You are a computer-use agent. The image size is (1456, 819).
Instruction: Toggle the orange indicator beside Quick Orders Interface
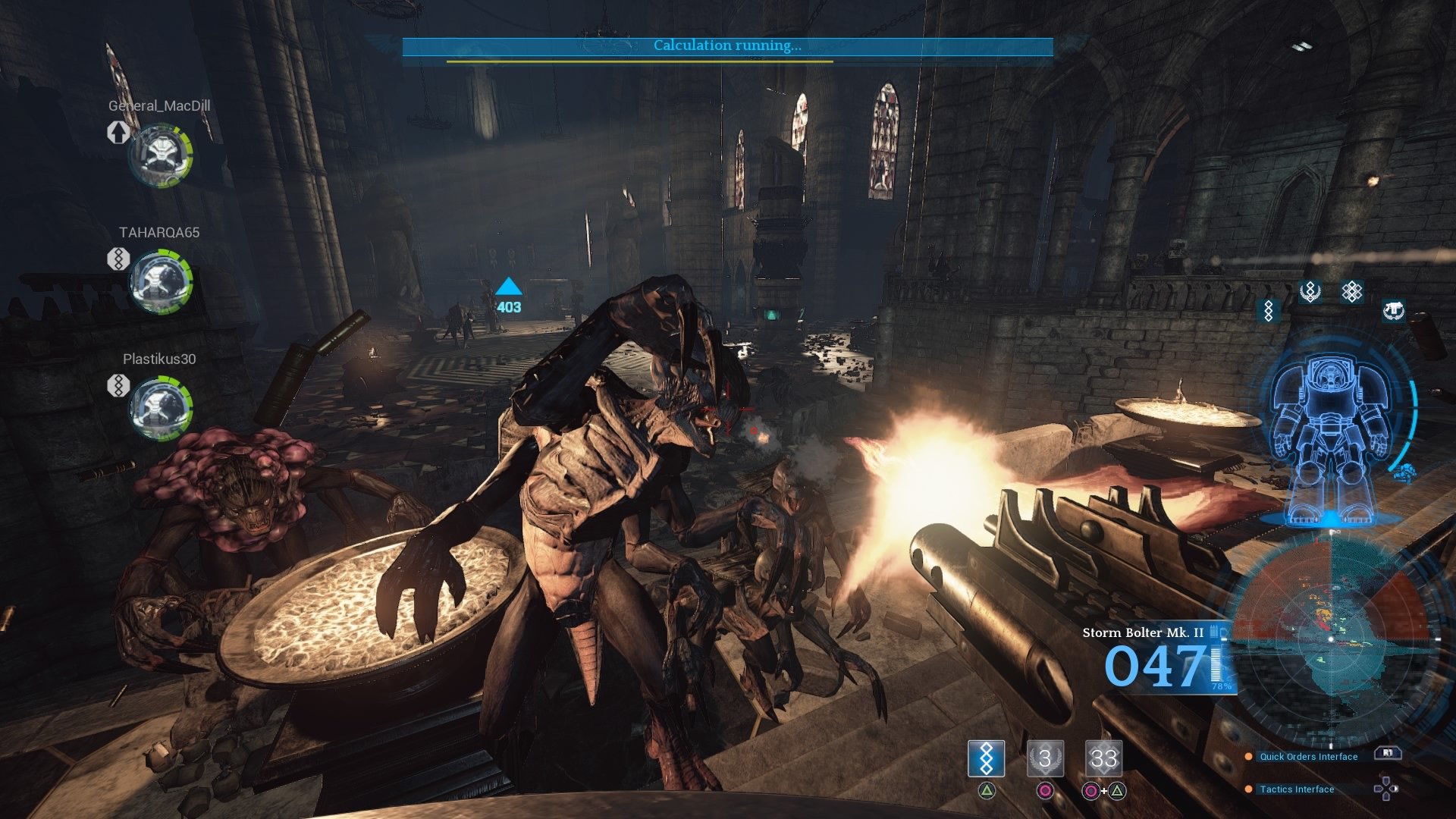click(x=1249, y=756)
